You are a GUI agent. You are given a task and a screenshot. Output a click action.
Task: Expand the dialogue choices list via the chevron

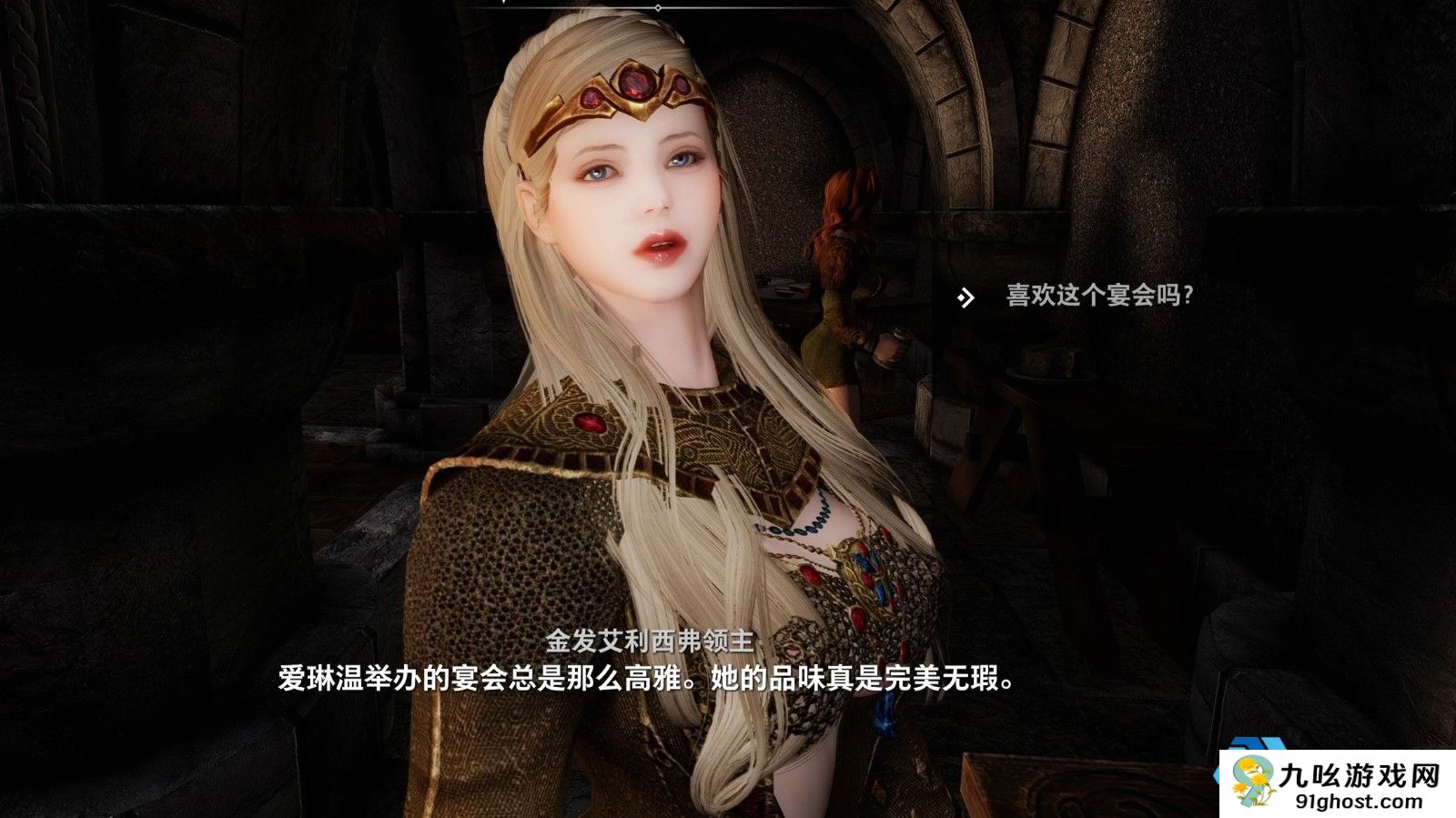coord(965,297)
